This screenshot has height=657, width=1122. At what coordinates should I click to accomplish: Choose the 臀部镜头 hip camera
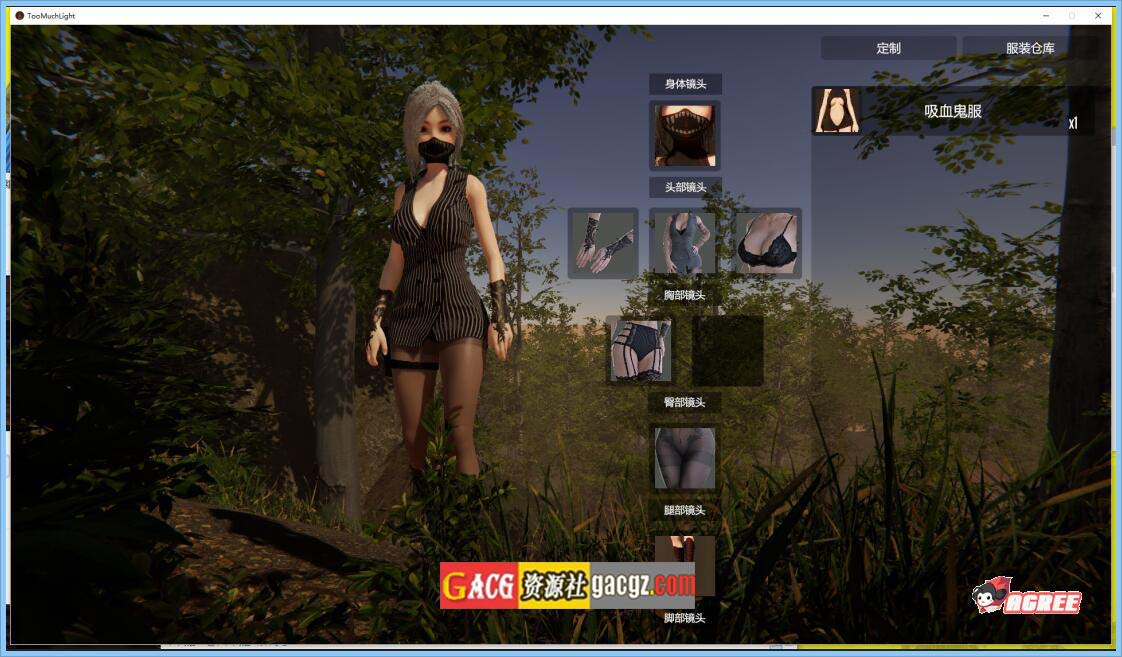point(685,402)
